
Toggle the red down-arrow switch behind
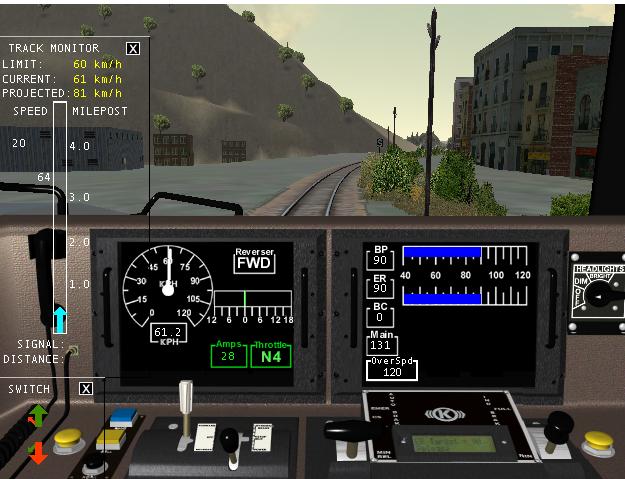pos(38,452)
